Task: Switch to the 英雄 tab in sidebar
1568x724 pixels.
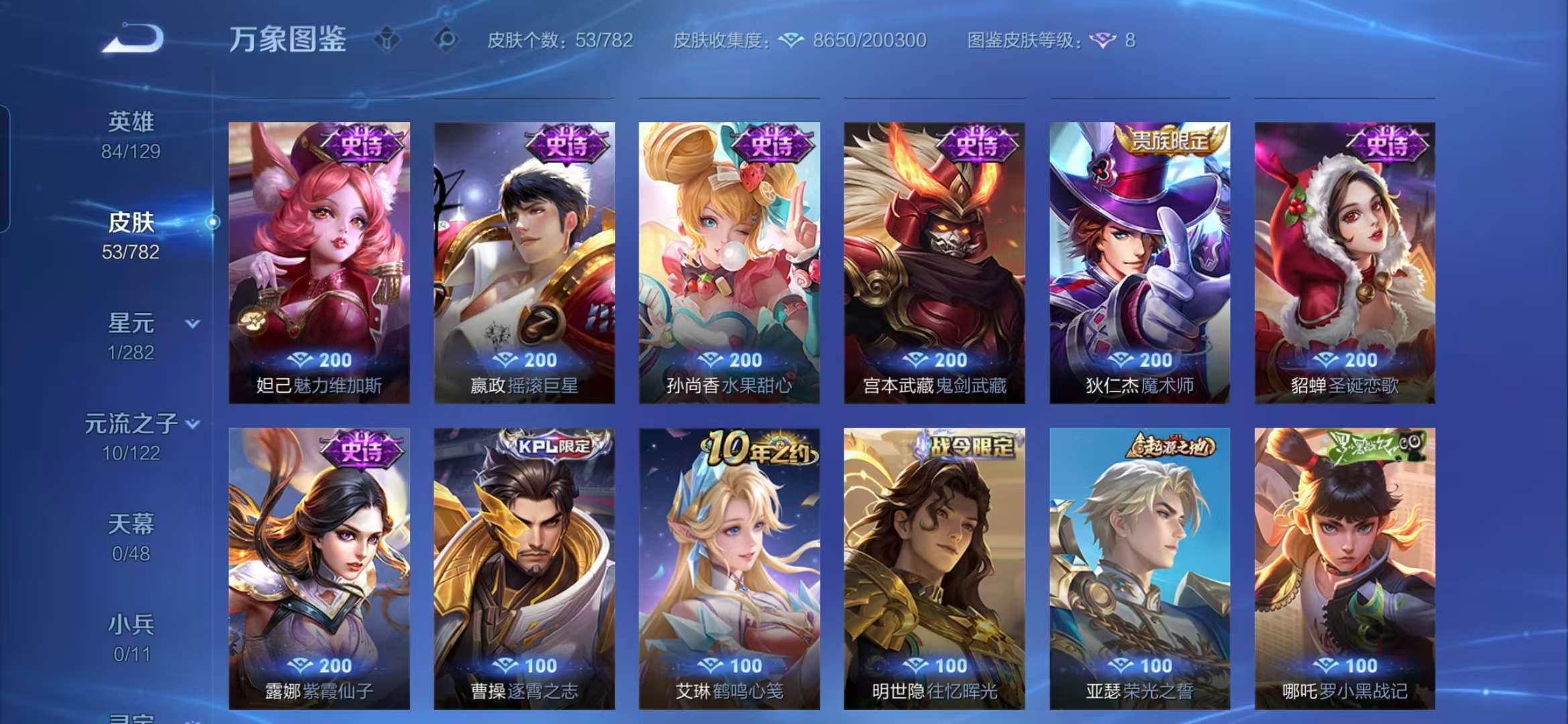Action: pos(131,123)
